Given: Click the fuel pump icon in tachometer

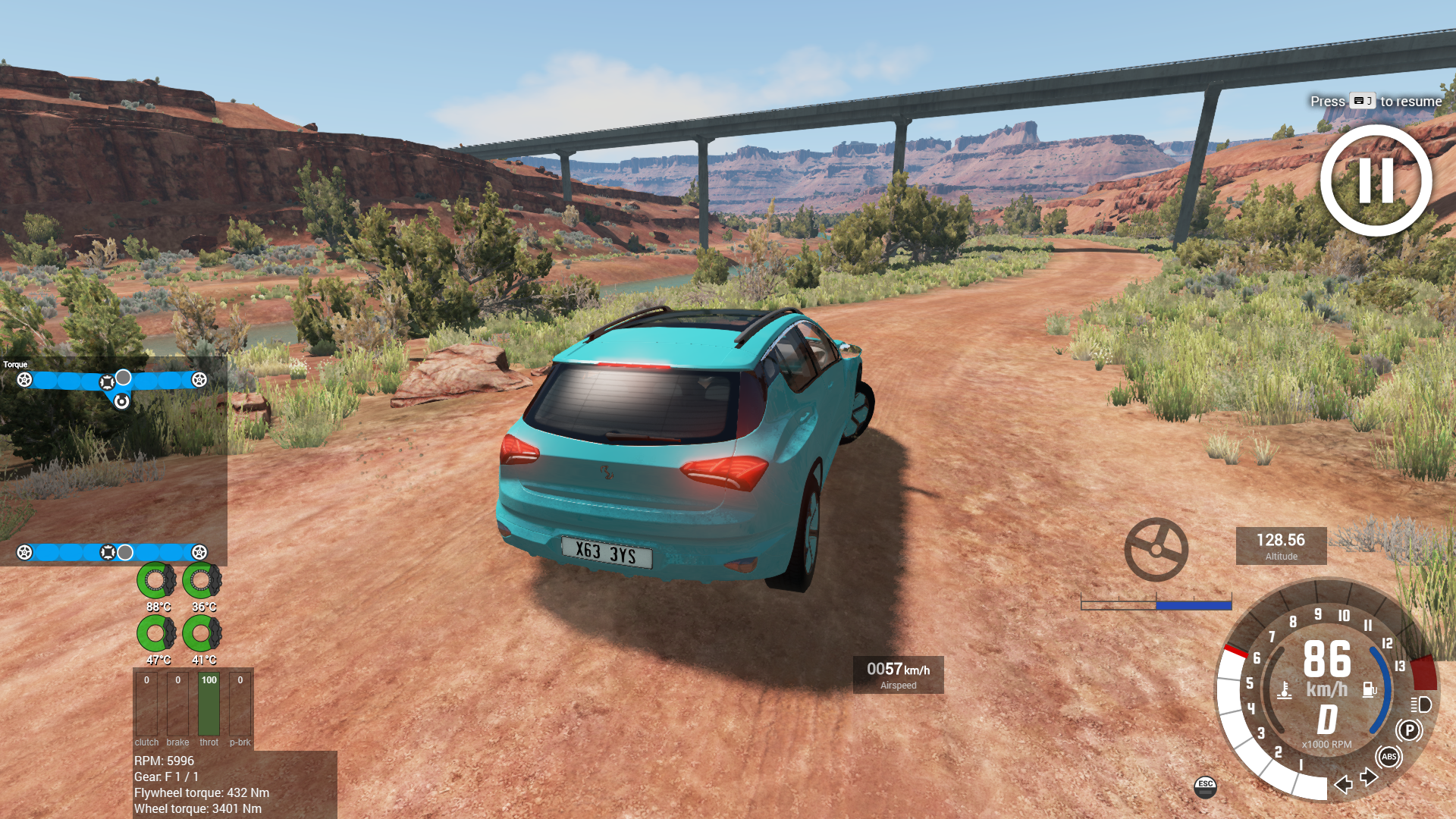Looking at the screenshot, I should coord(1370,689).
